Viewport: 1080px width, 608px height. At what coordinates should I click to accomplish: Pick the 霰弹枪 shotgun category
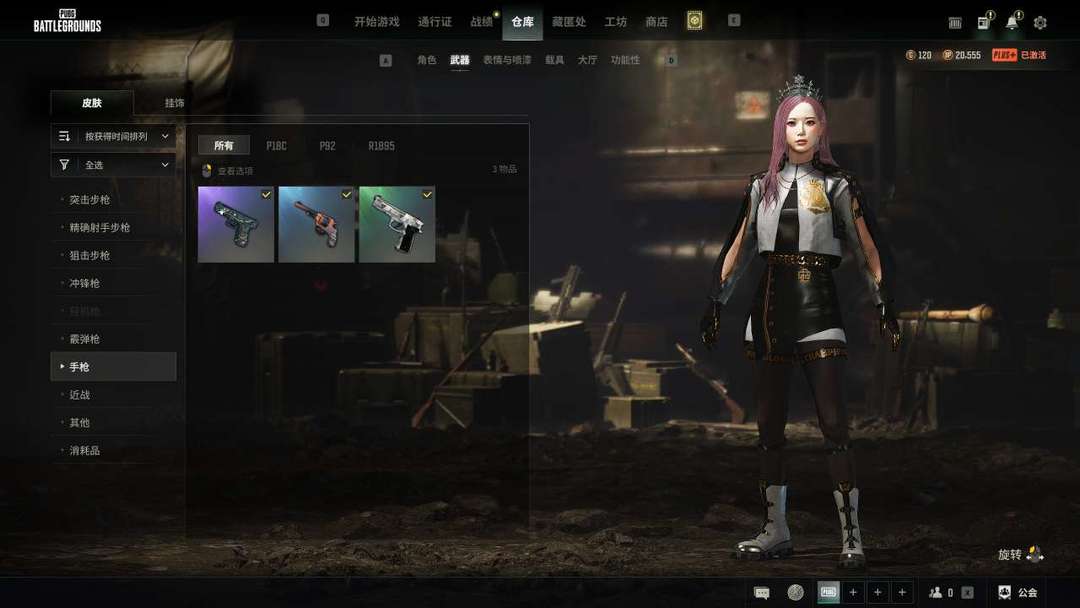pos(85,339)
